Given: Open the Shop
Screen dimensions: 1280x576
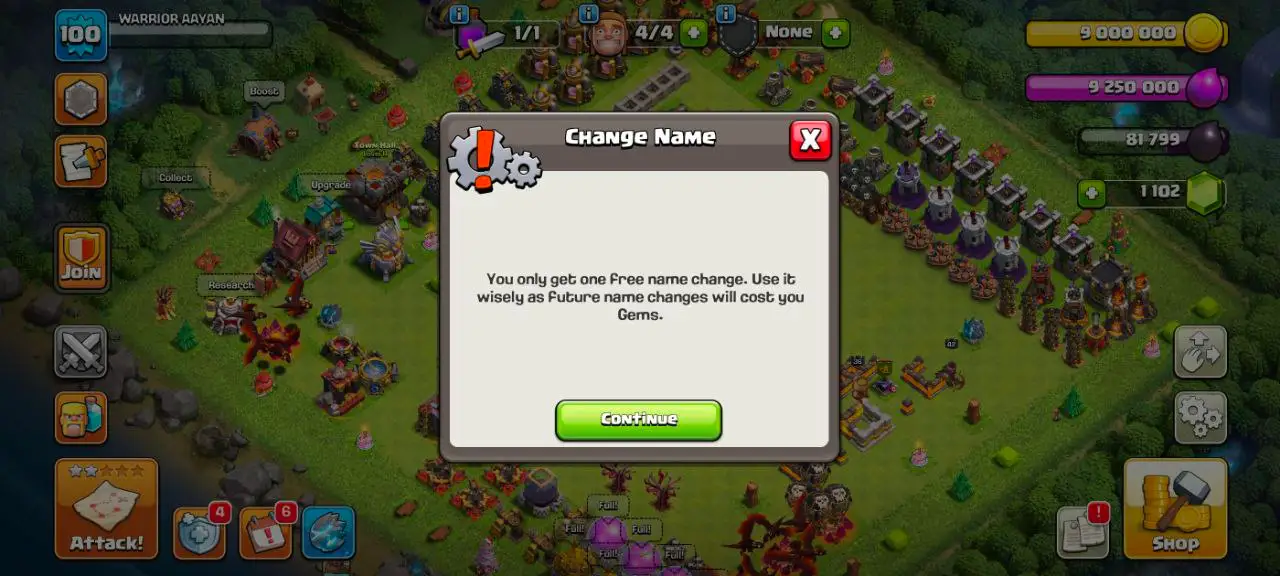Looking at the screenshot, I should [x=1175, y=509].
